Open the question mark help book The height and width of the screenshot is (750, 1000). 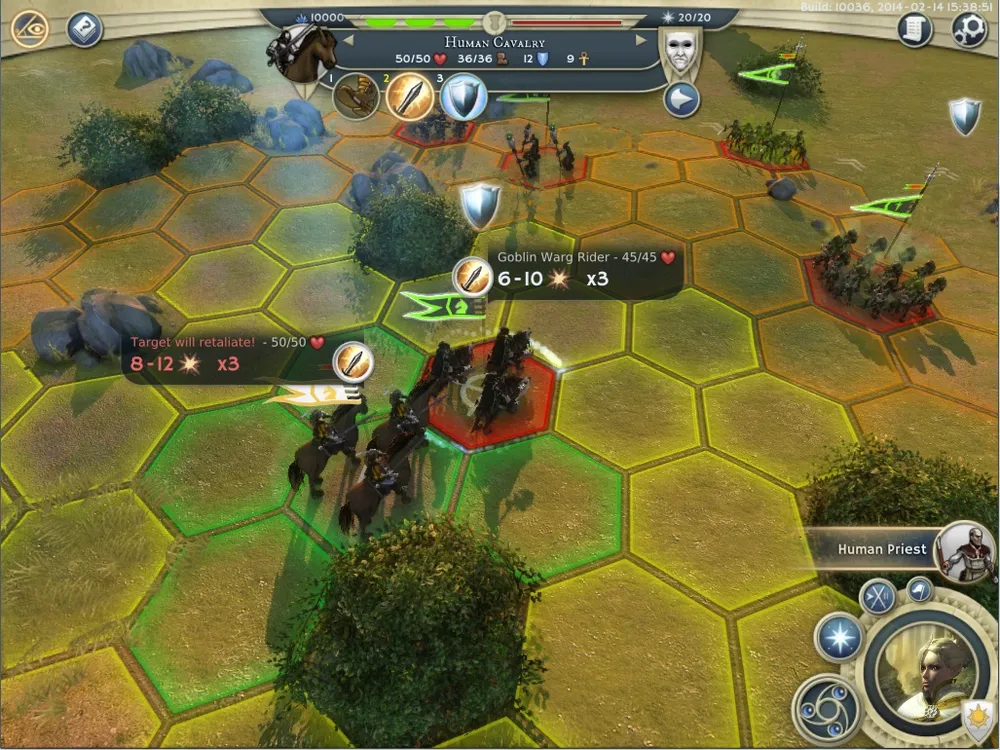pos(85,29)
